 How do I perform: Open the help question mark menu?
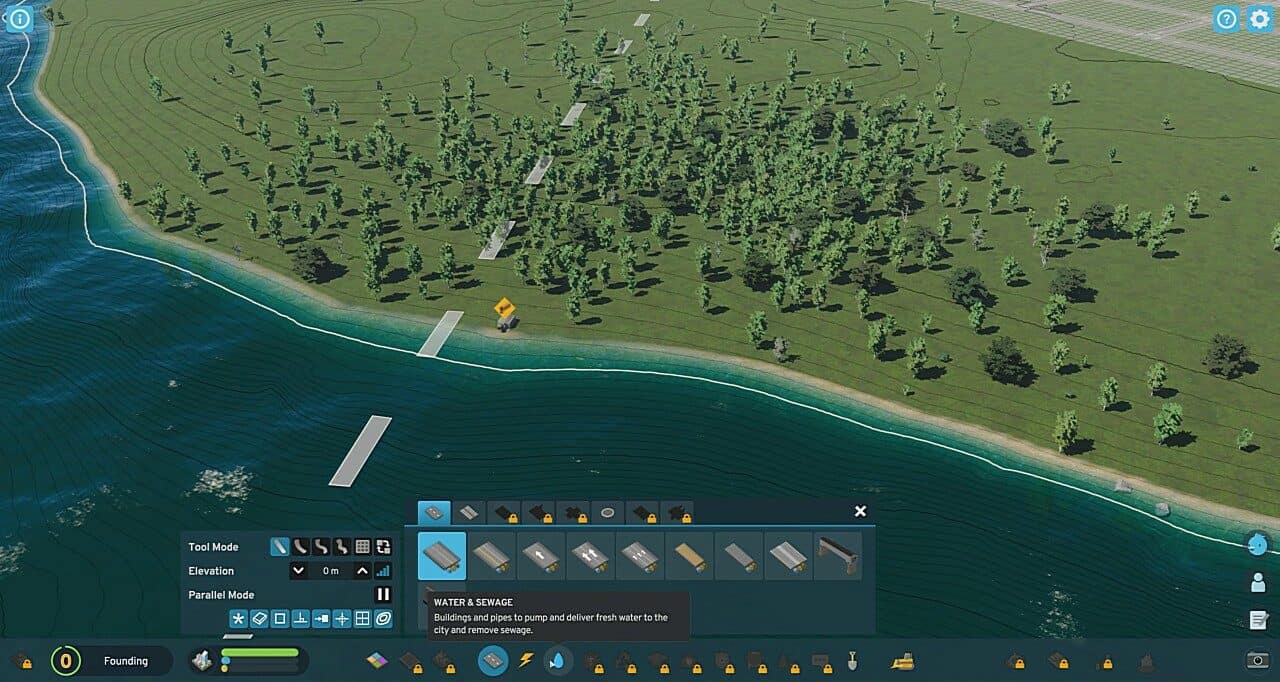(x=1226, y=18)
